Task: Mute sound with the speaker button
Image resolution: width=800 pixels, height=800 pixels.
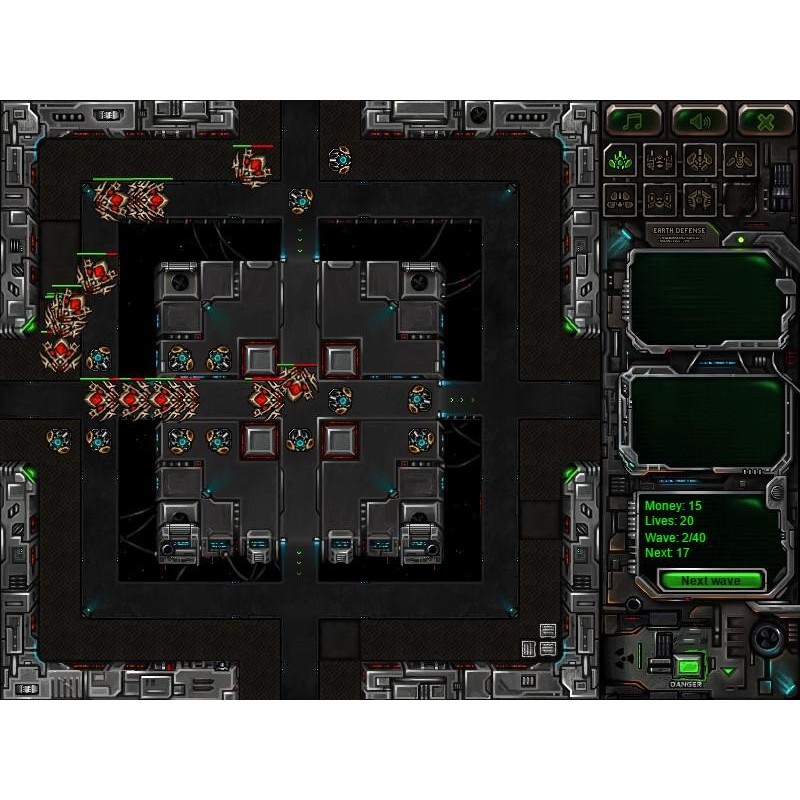Action: coord(699,120)
